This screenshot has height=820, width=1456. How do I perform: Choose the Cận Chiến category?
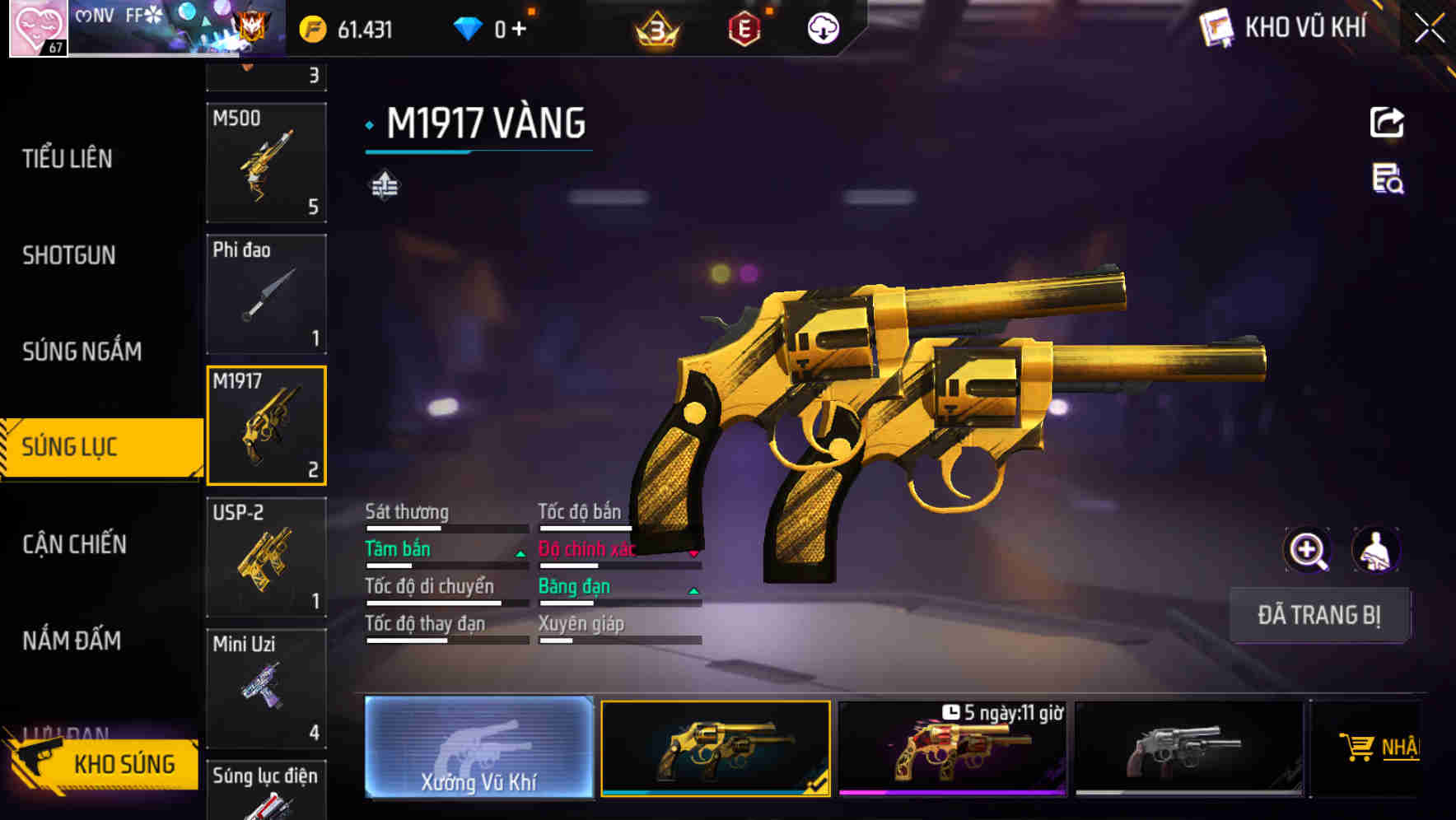point(74,544)
